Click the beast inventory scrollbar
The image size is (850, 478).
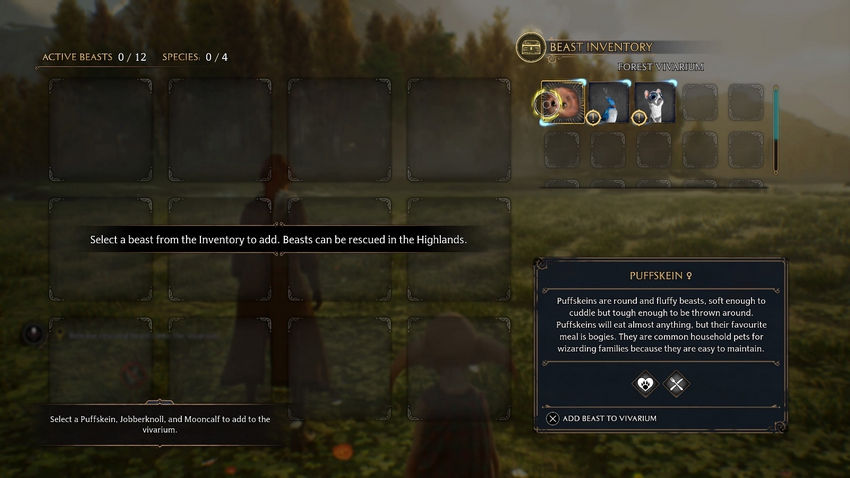pyautogui.click(x=775, y=129)
